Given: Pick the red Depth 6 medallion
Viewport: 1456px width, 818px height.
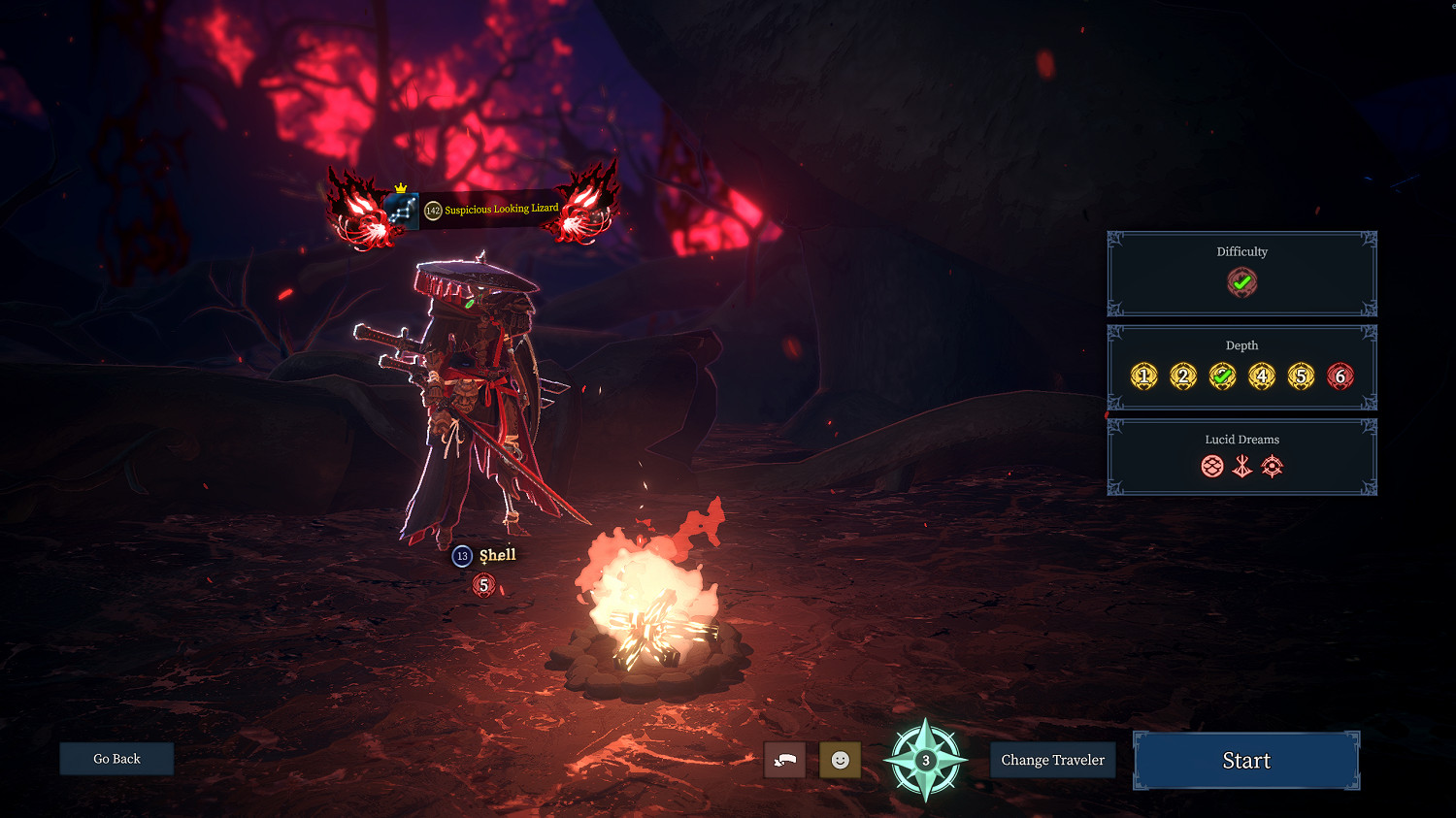Looking at the screenshot, I should click(1340, 376).
